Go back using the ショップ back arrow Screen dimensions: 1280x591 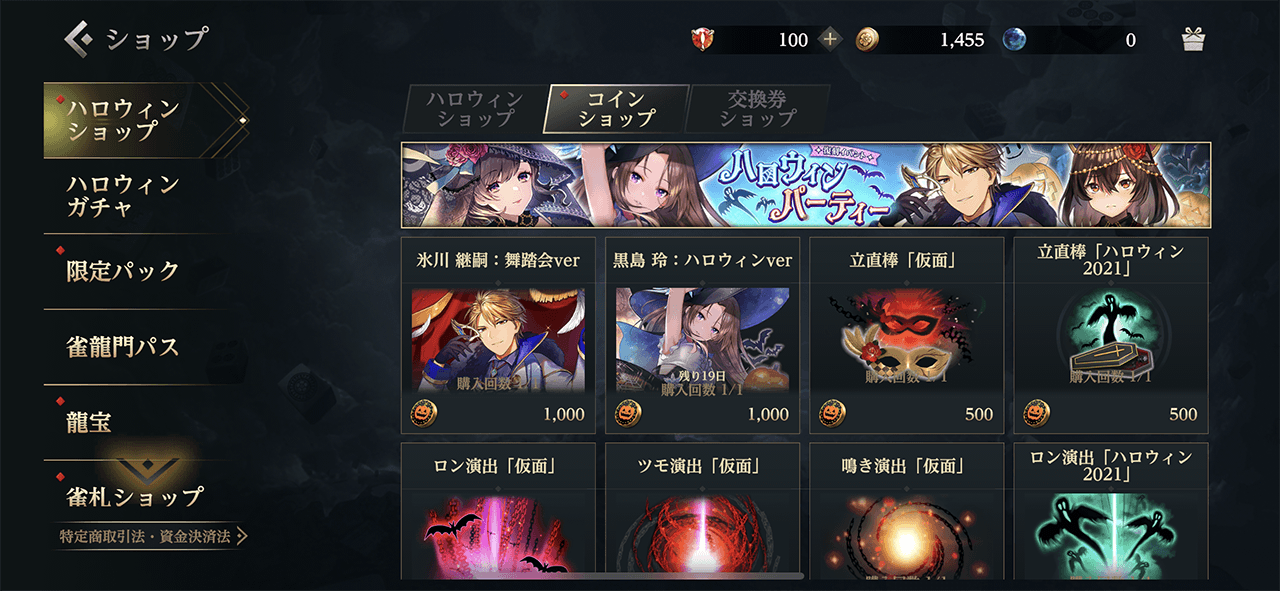click(x=79, y=39)
